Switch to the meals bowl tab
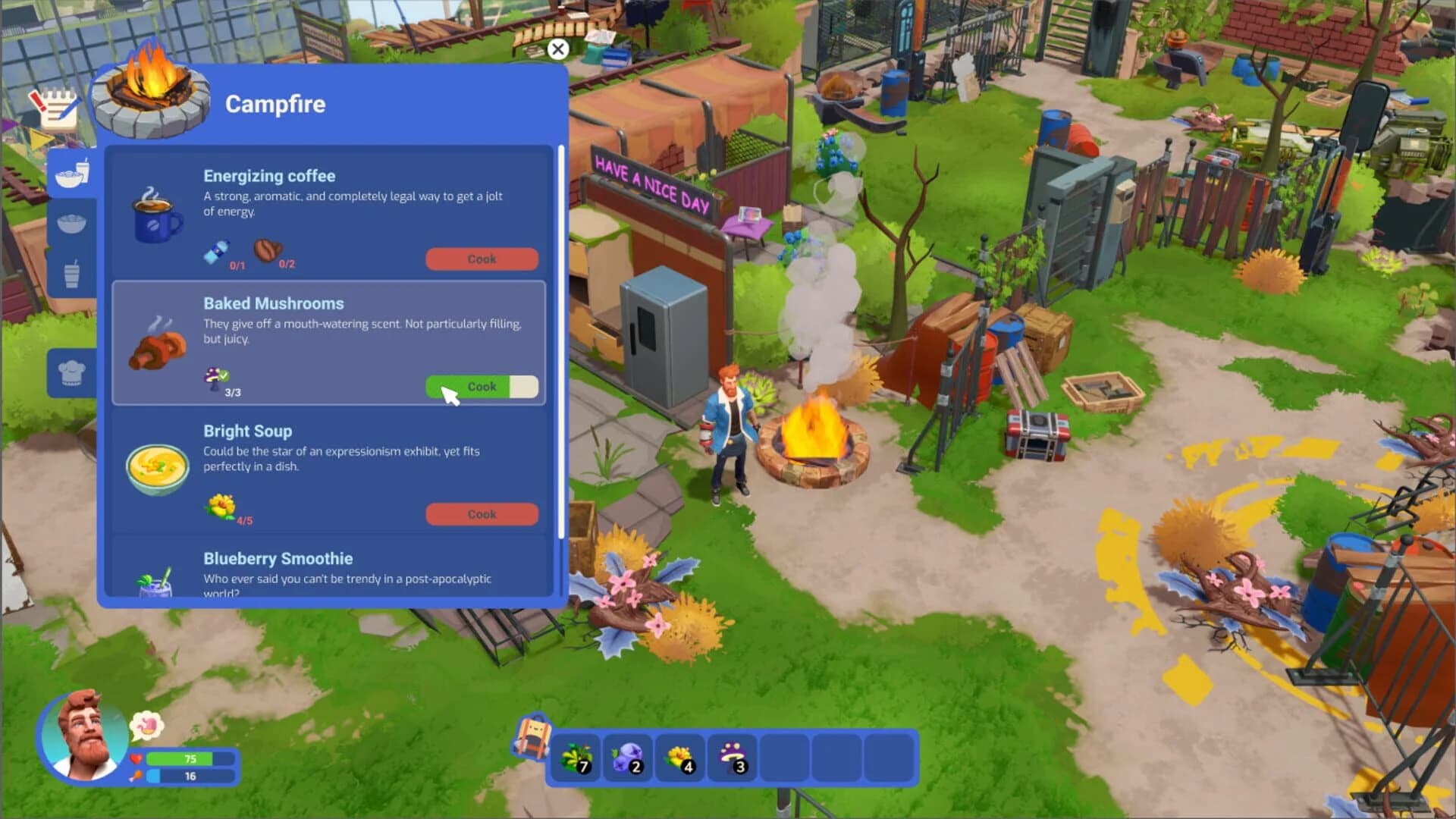The height and width of the screenshot is (819, 1456). pos(72,222)
